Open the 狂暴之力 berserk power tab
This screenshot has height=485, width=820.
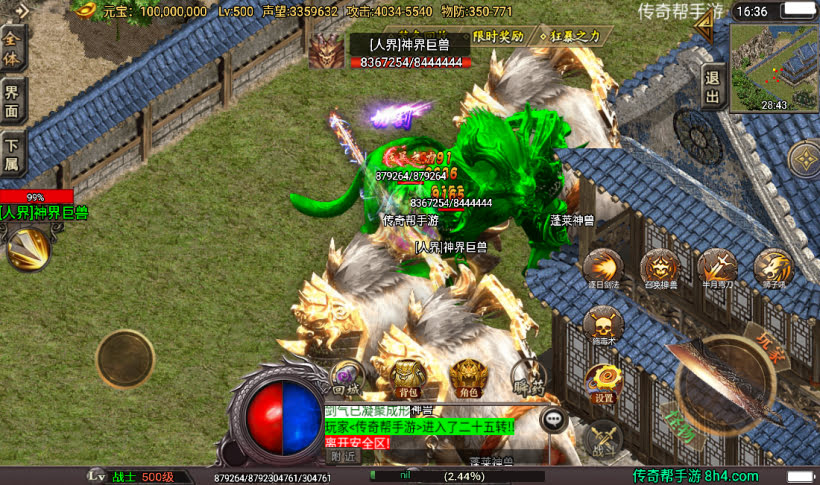tap(570, 36)
